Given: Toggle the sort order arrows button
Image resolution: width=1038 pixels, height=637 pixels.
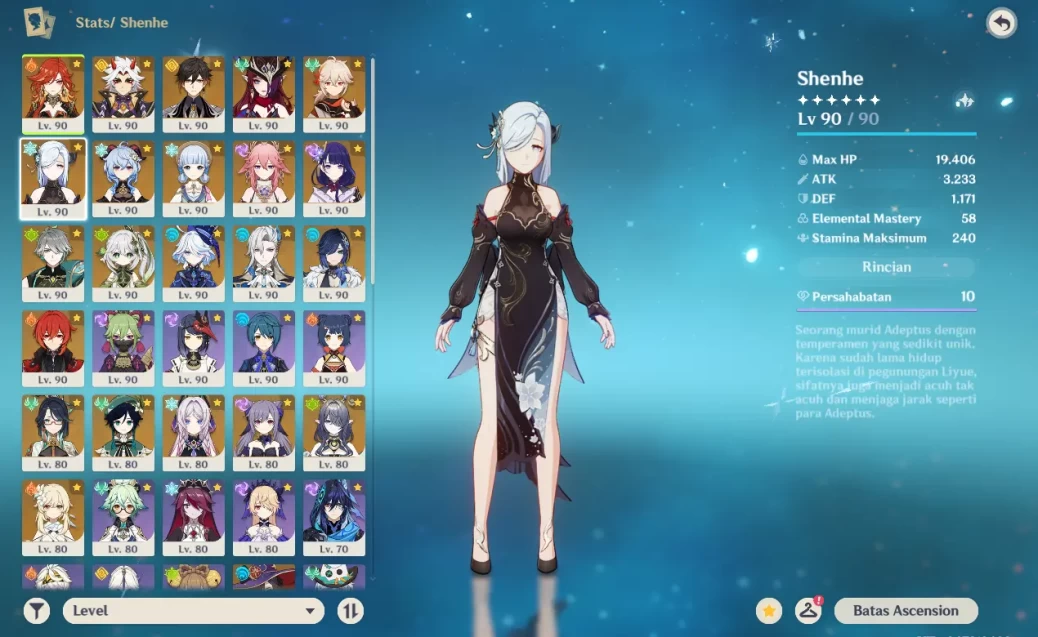Looking at the screenshot, I should click(350, 610).
